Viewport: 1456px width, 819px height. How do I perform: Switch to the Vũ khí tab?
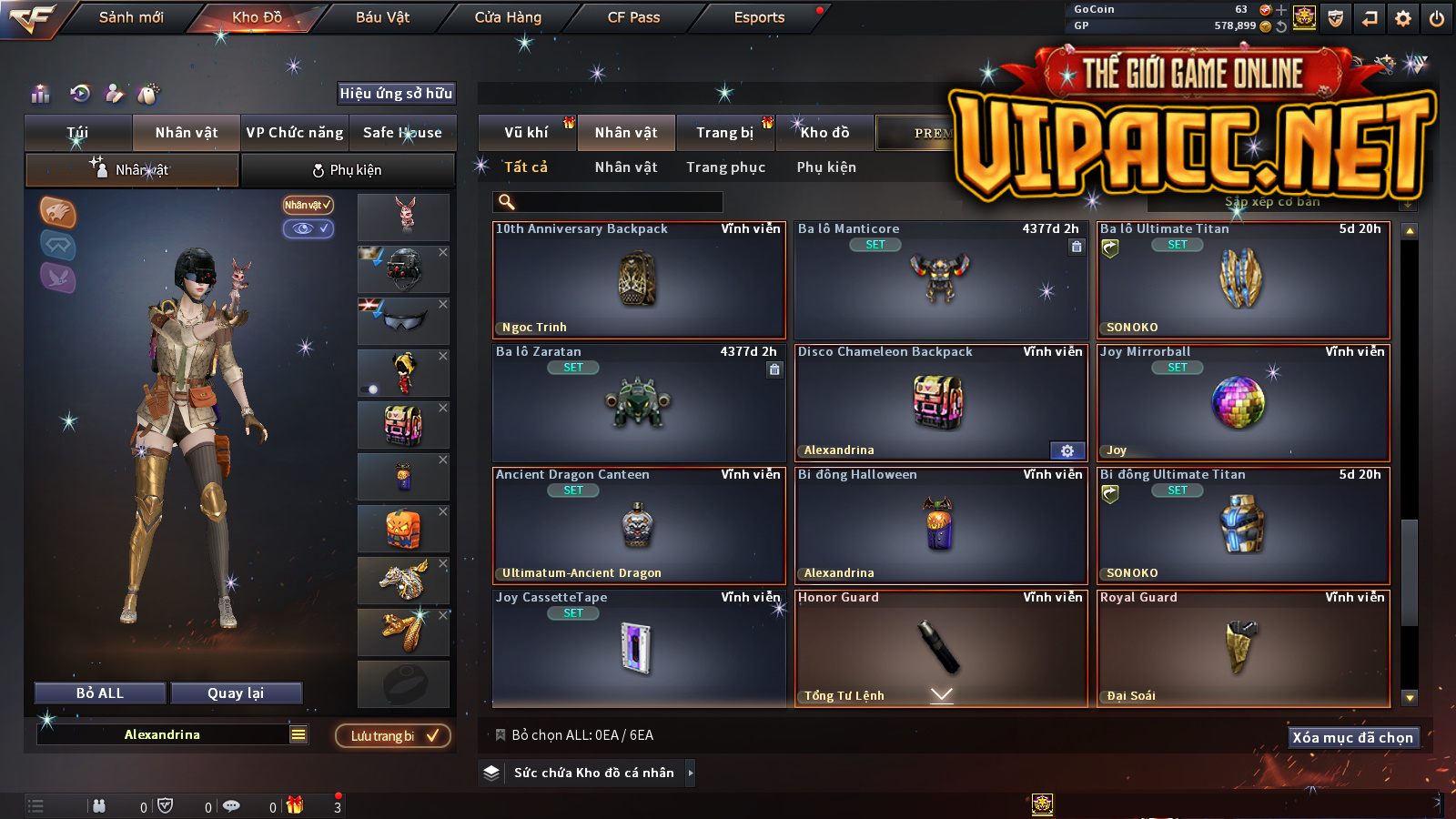point(527,133)
